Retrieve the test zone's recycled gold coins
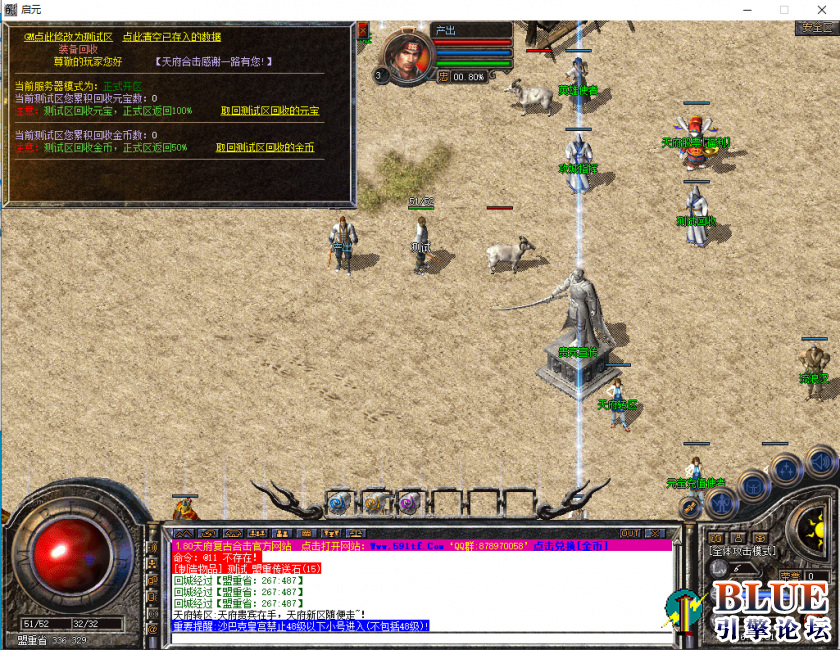The height and width of the screenshot is (650, 840). tap(265, 147)
